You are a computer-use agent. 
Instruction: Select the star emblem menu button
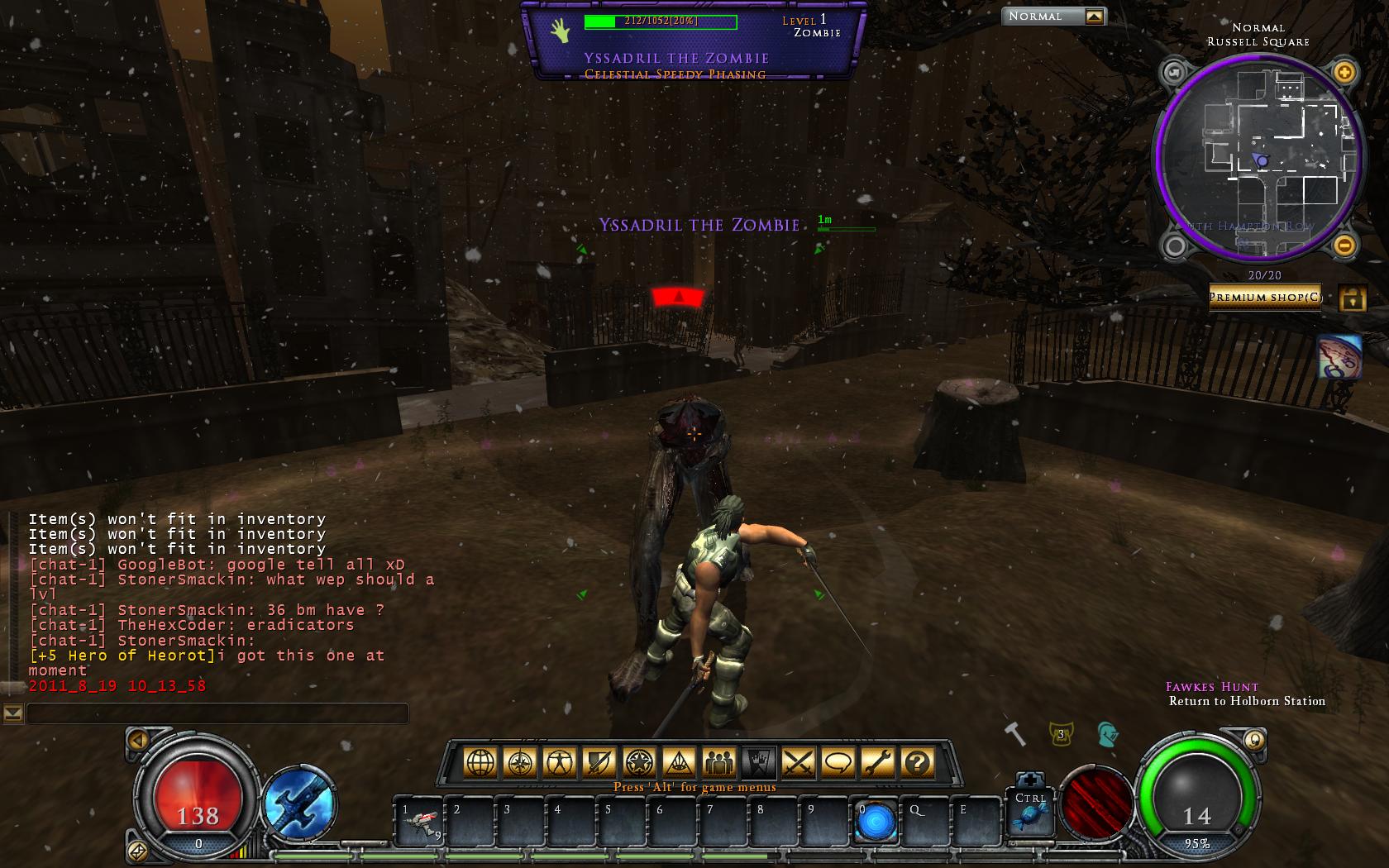pyautogui.click(x=639, y=762)
